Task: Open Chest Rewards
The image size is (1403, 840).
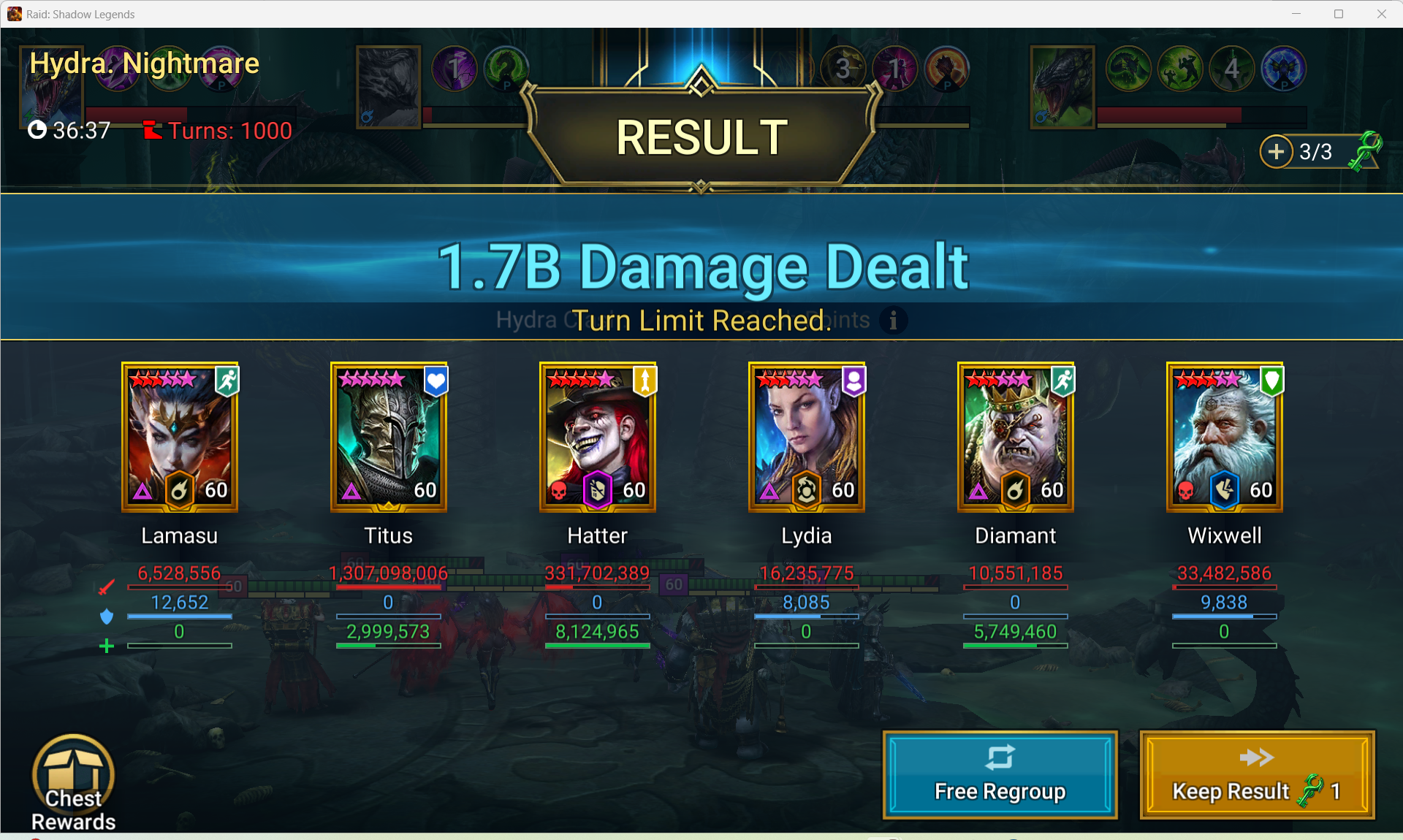Action: point(73,782)
